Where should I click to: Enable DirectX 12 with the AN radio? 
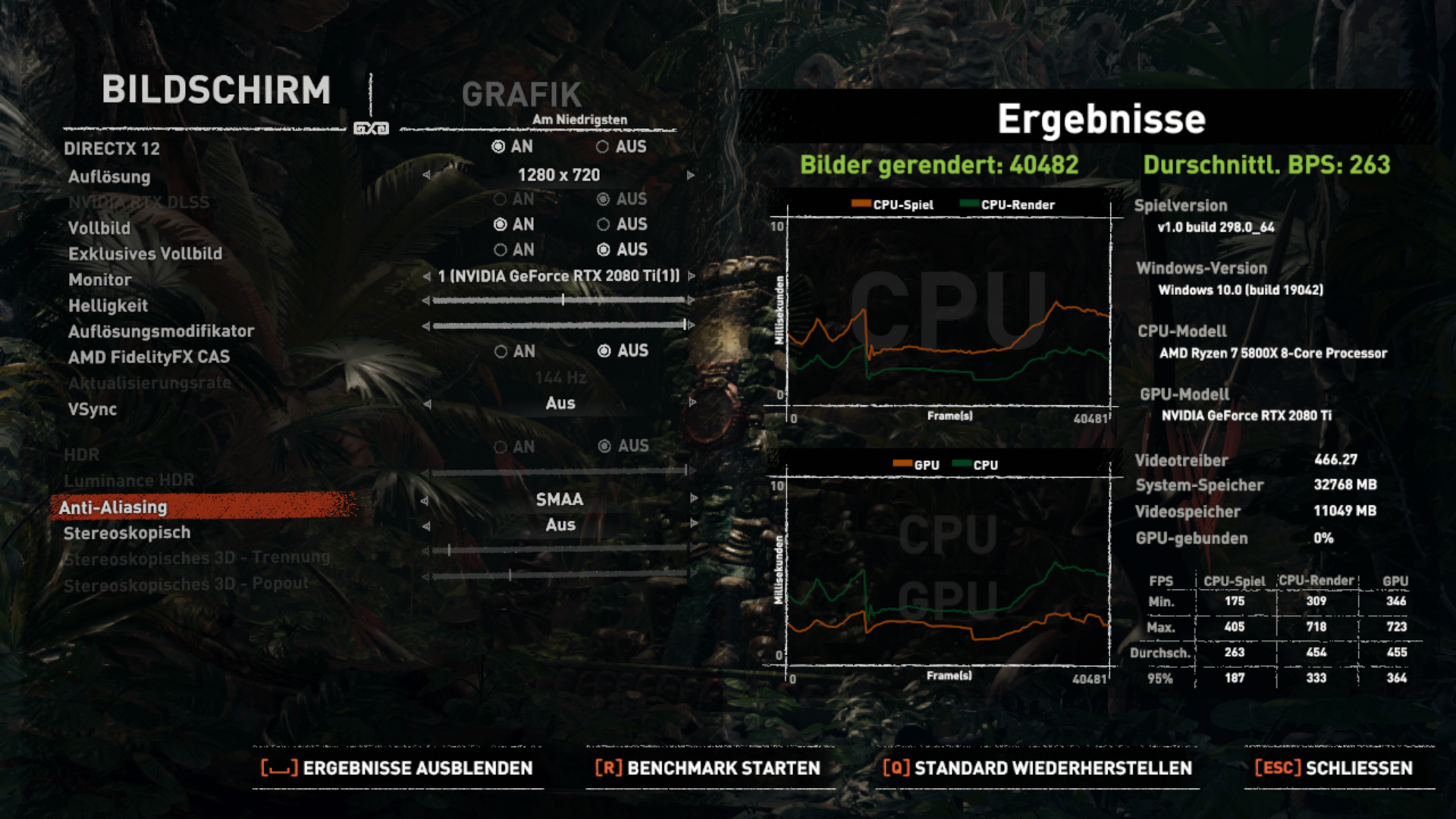pos(498,146)
